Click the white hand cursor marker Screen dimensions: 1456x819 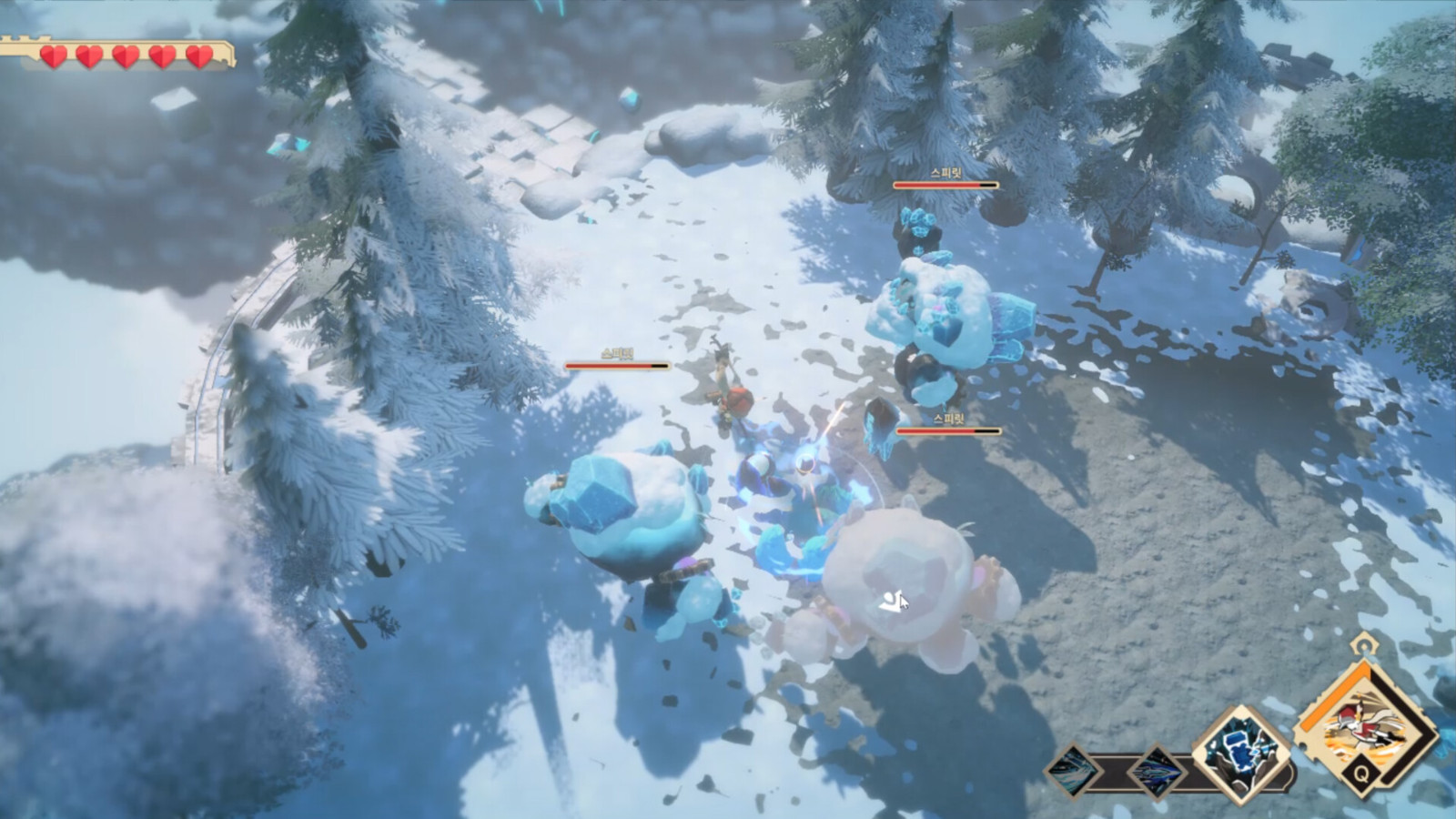[x=895, y=601]
